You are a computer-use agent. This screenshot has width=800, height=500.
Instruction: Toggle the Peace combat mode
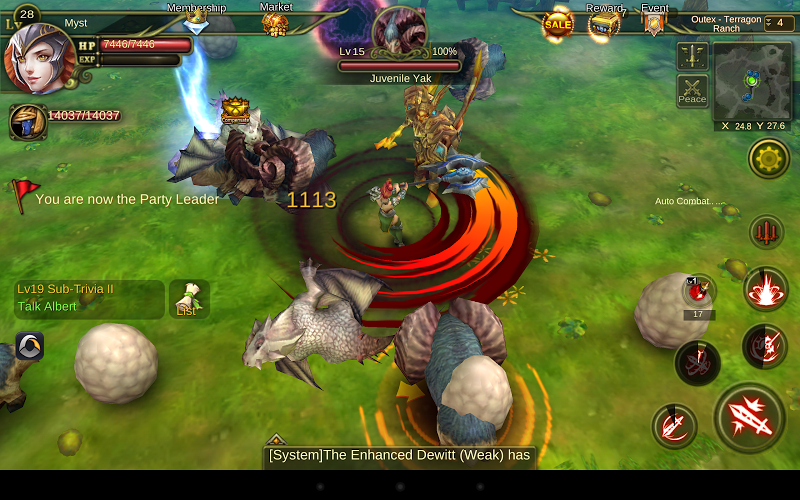tap(692, 91)
